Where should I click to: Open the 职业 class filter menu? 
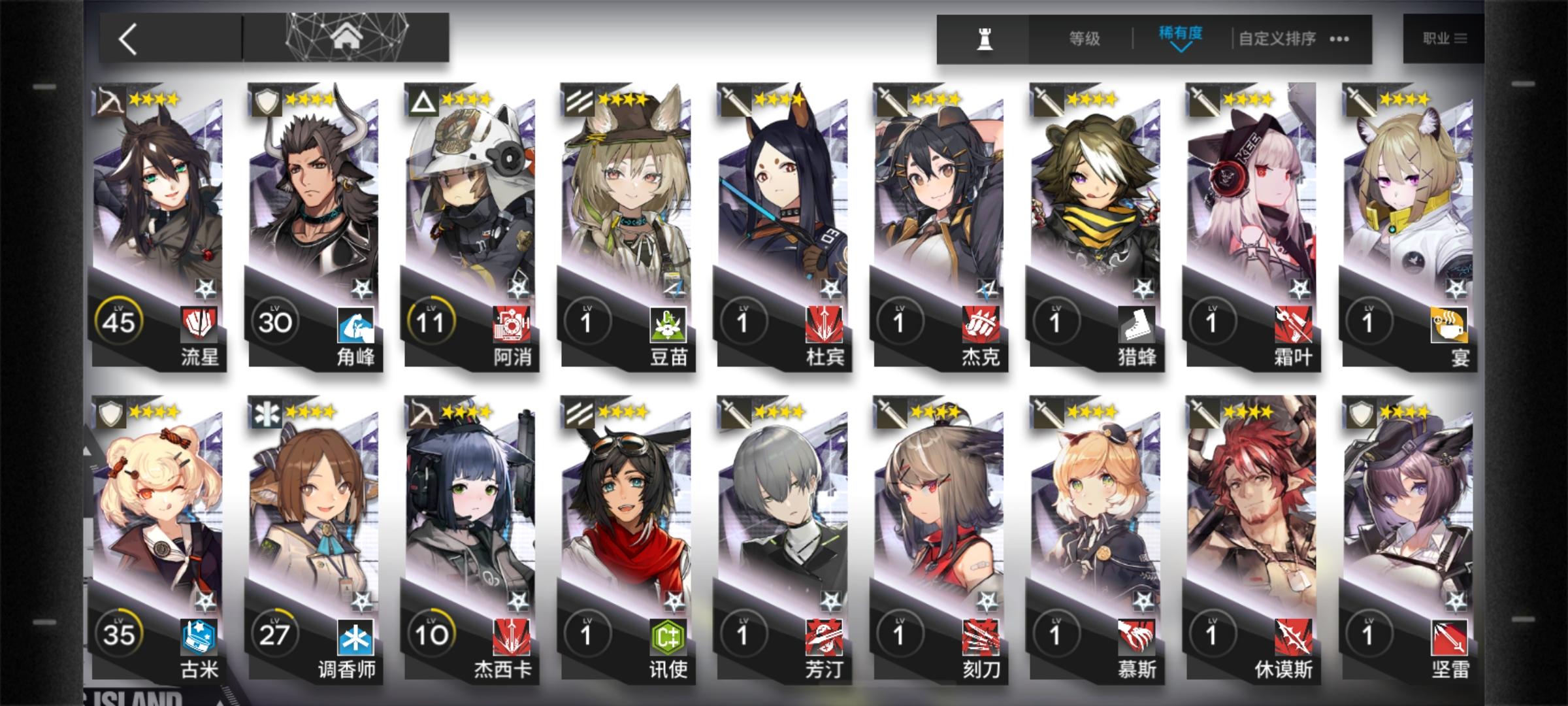pos(1444,38)
